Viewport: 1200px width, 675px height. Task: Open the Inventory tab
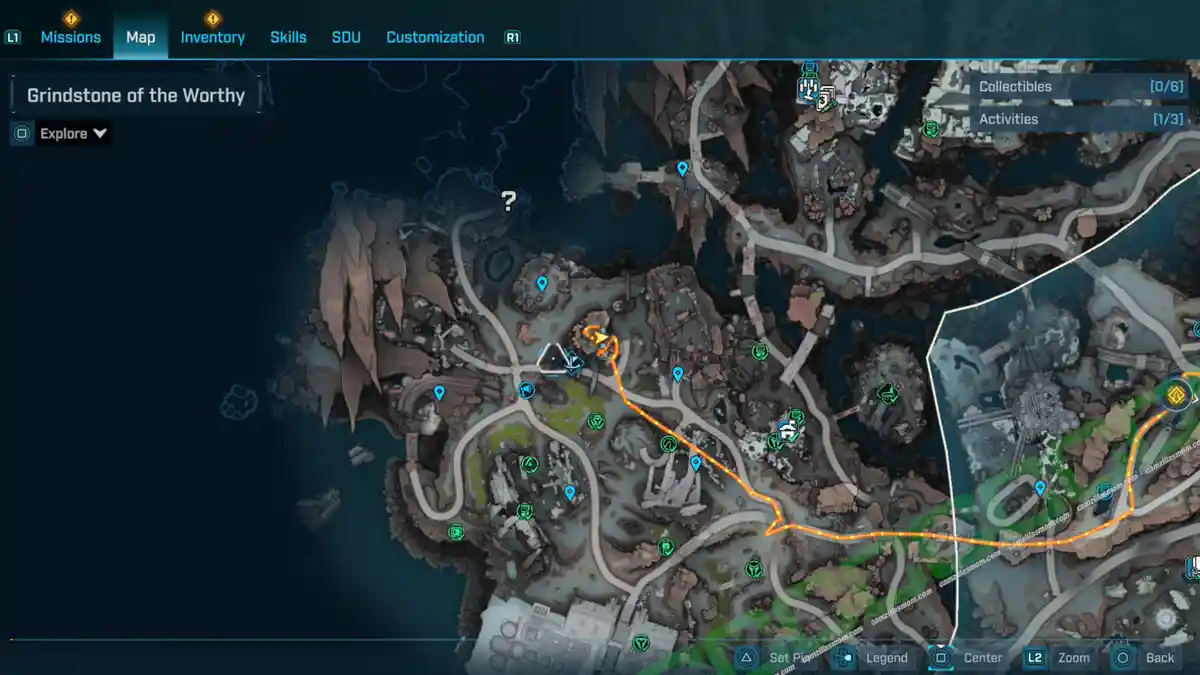click(x=212, y=37)
